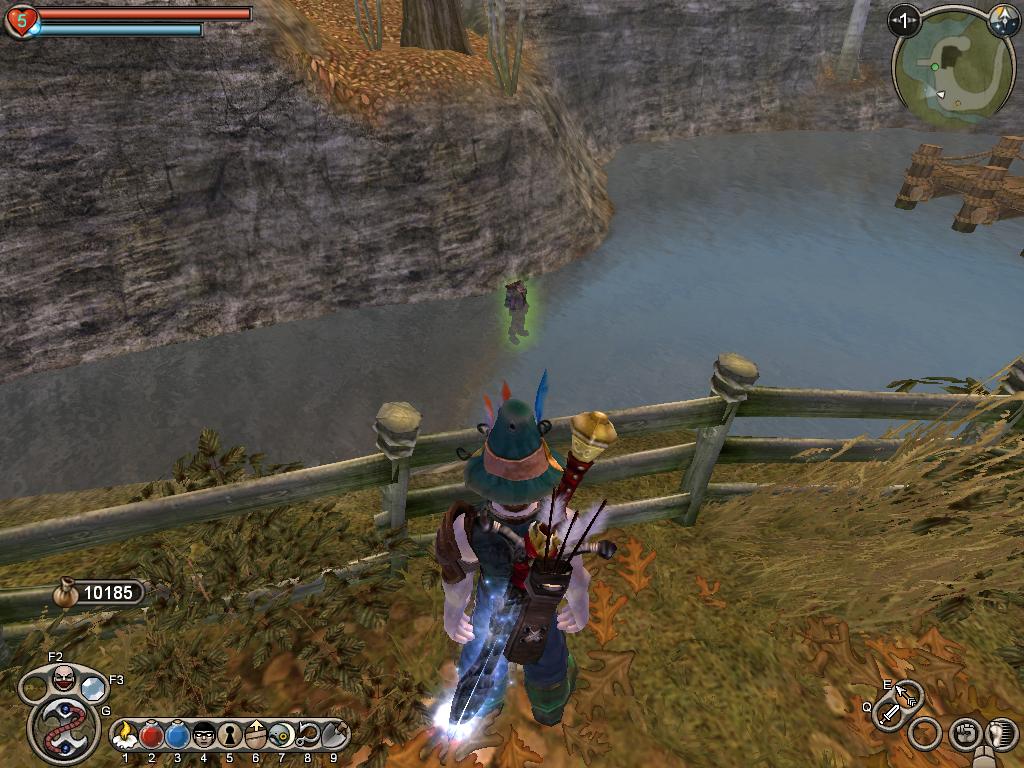Screen dimensions: 1024x768
Task: Activate the crescent moon hotbar item
Action: click(281, 736)
